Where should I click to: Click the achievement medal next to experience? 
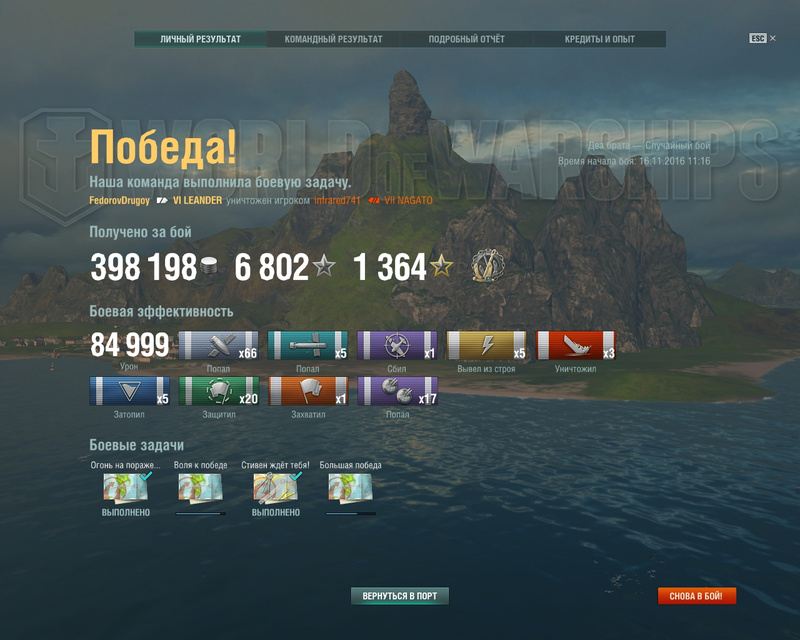pos(488,266)
